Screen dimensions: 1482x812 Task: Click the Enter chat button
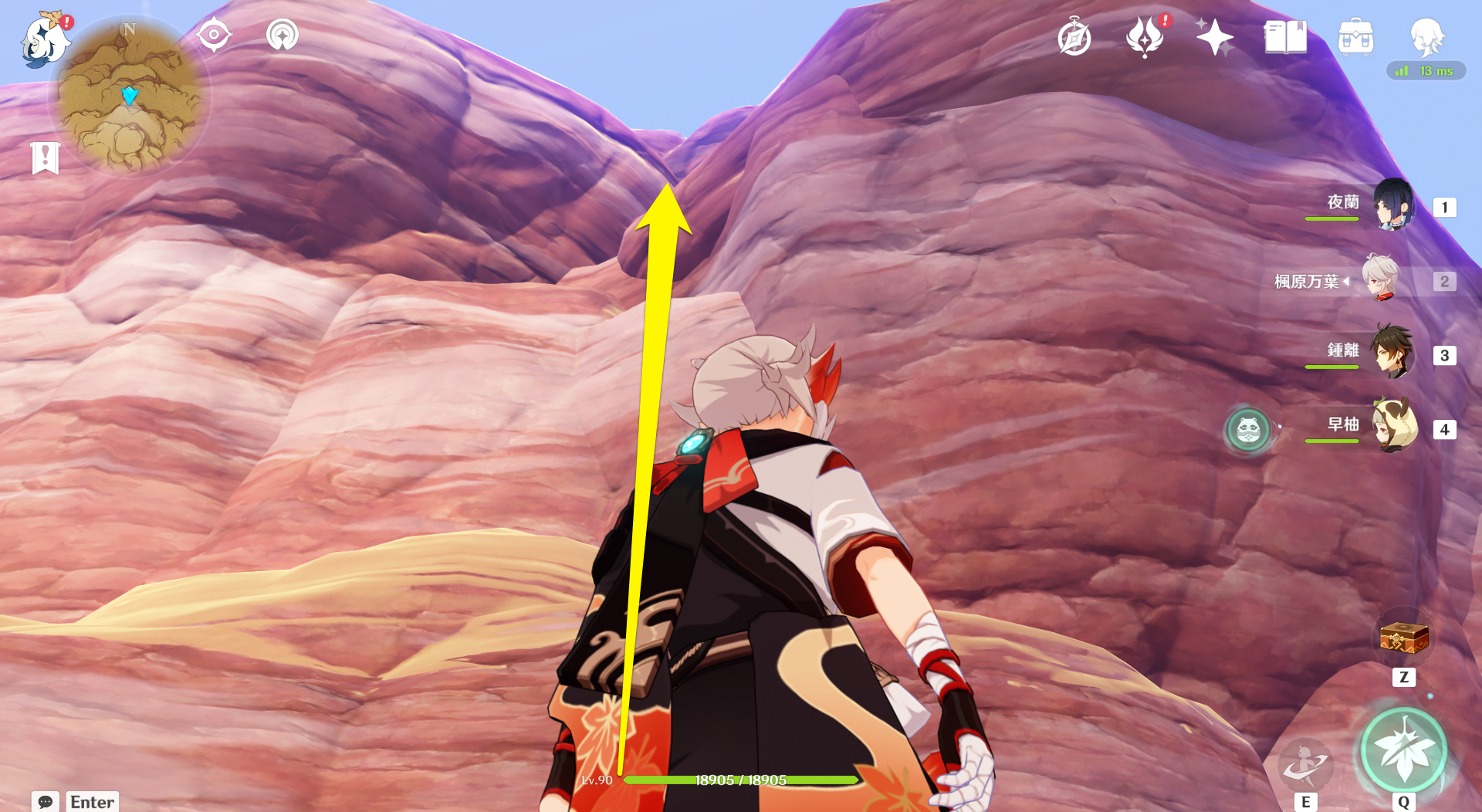tap(92, 803)
